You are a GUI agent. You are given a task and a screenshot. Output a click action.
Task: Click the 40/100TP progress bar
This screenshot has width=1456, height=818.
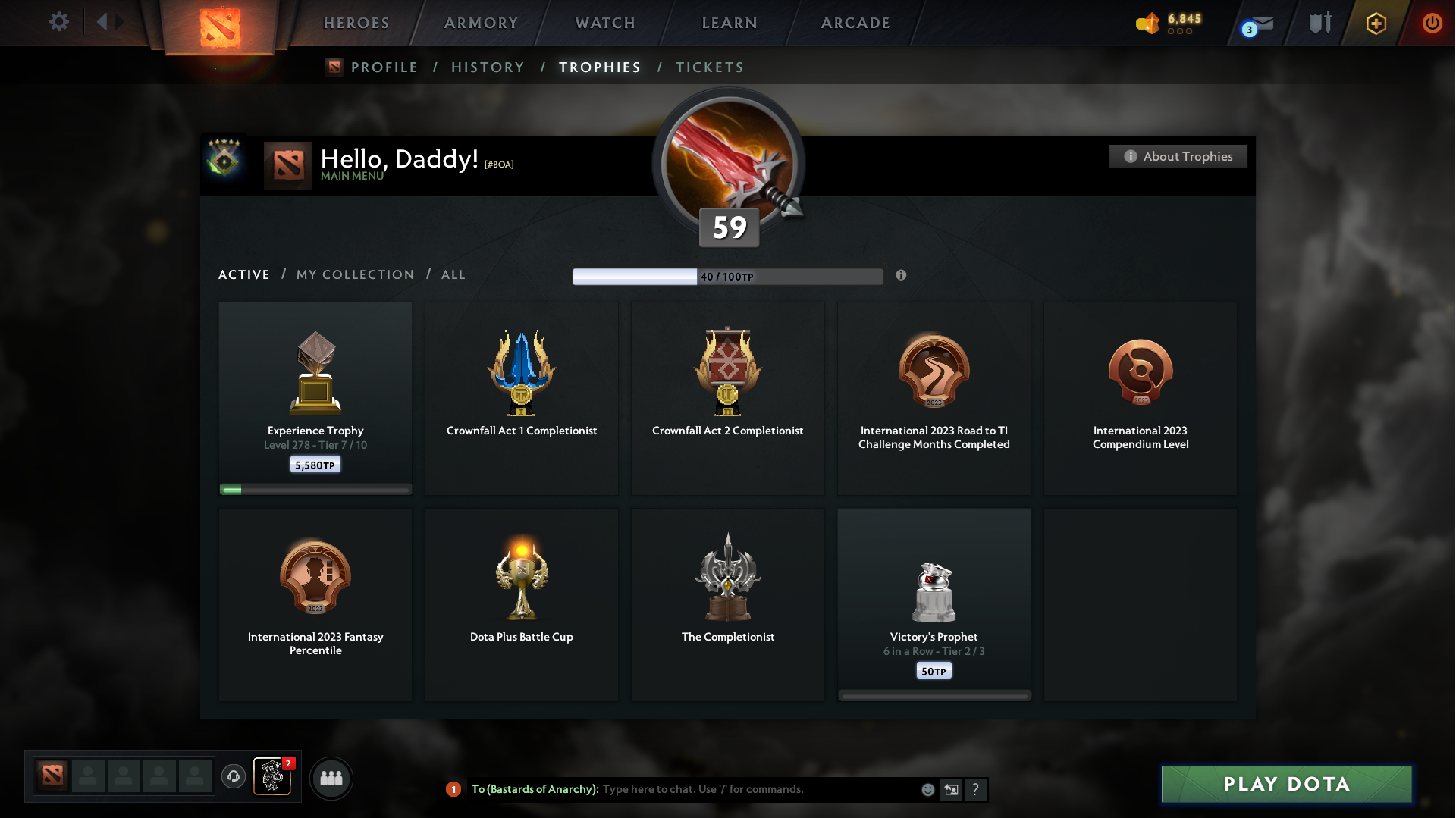pyautogui.click(x=727, y=276)
